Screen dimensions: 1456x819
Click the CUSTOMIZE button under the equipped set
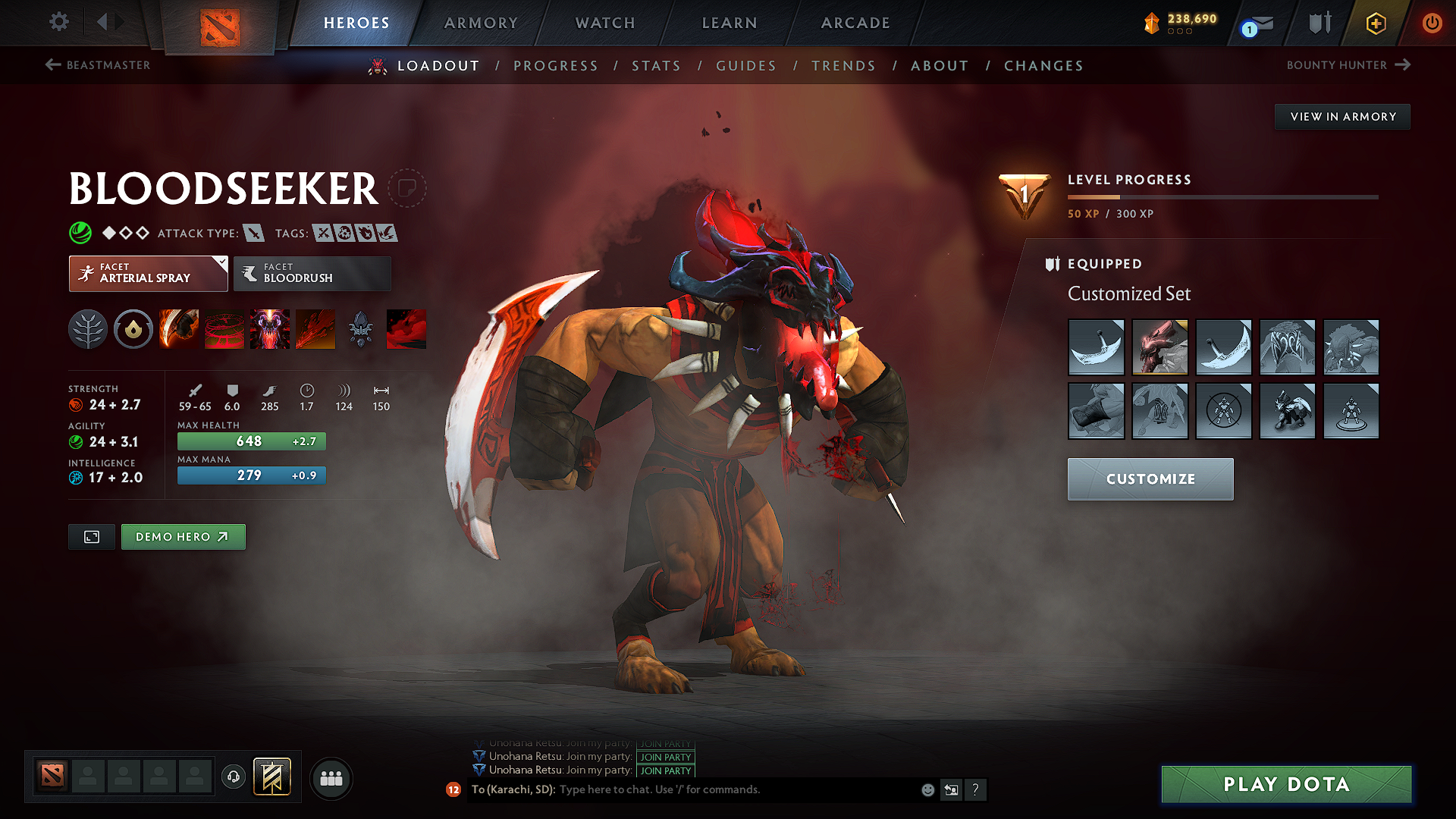point(1150,479)
